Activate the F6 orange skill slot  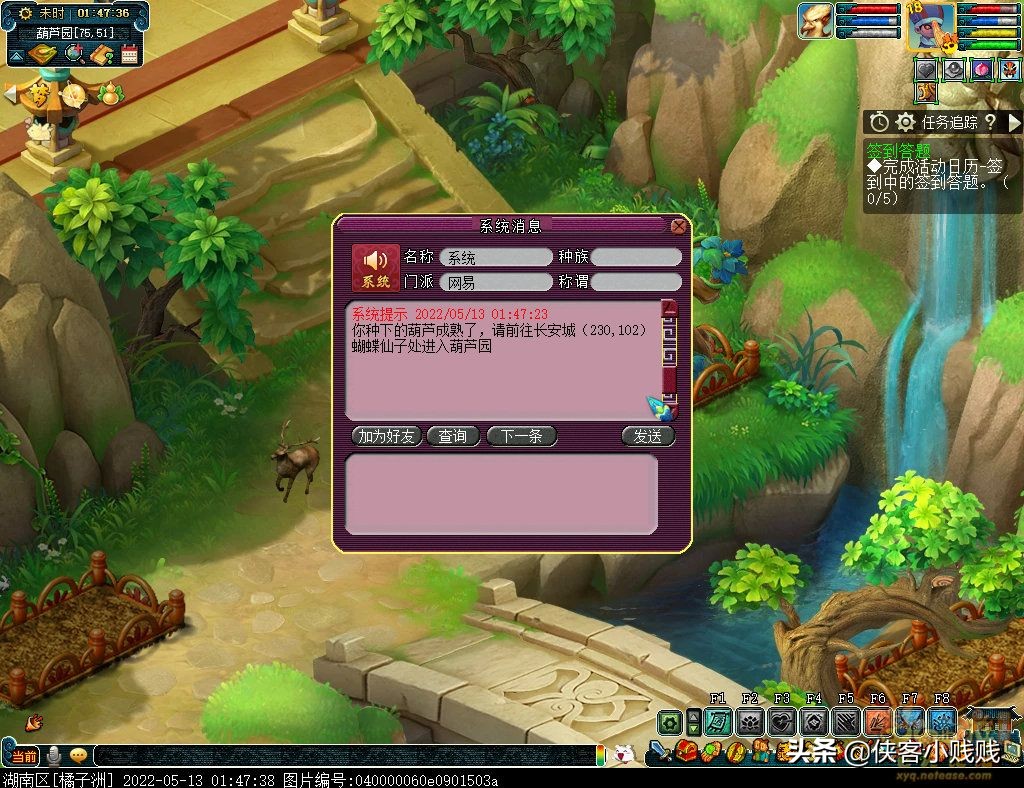pos(878,722)
